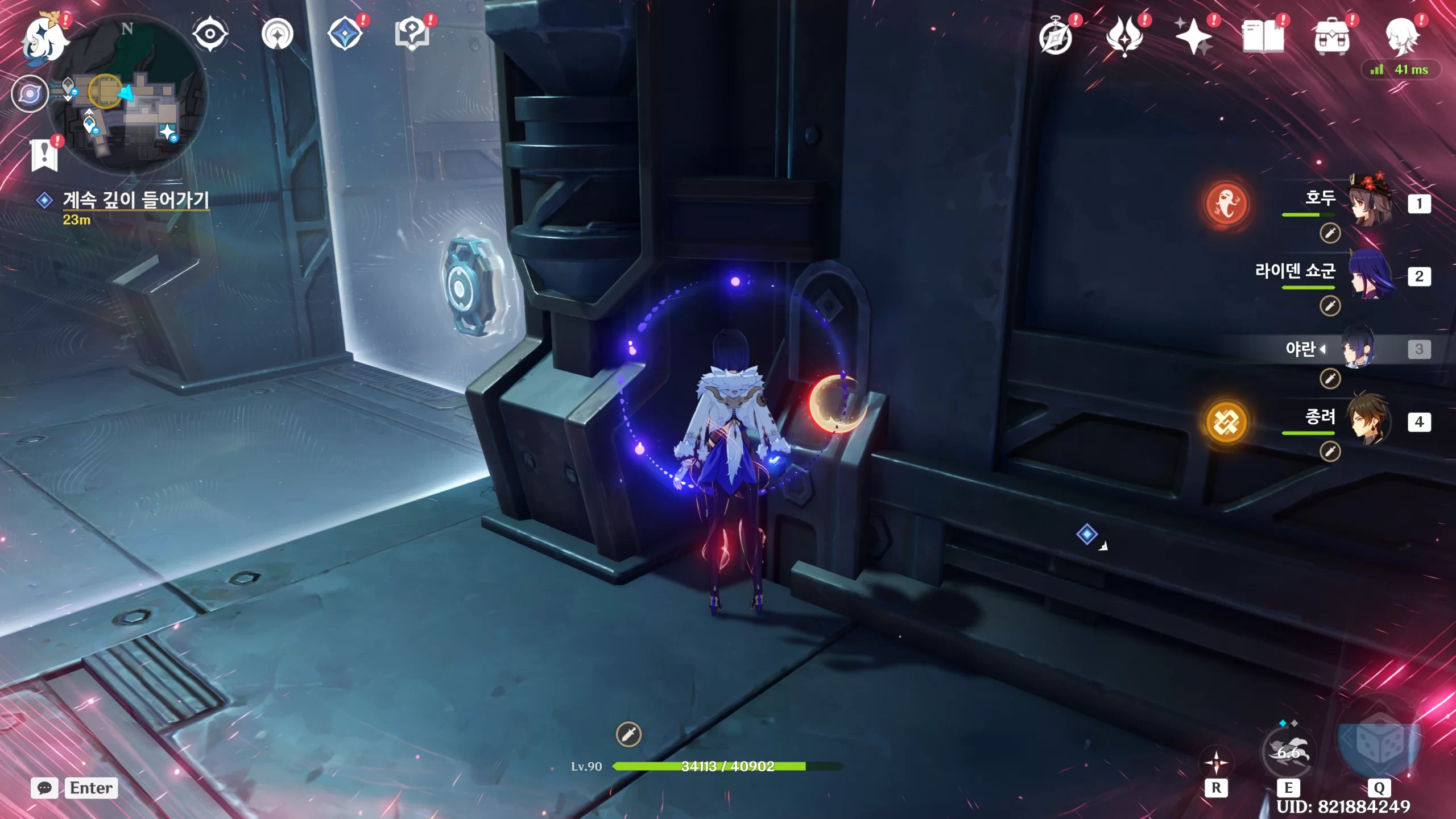
Task: Switch to party member 종려
Action: coord(1370,422)
